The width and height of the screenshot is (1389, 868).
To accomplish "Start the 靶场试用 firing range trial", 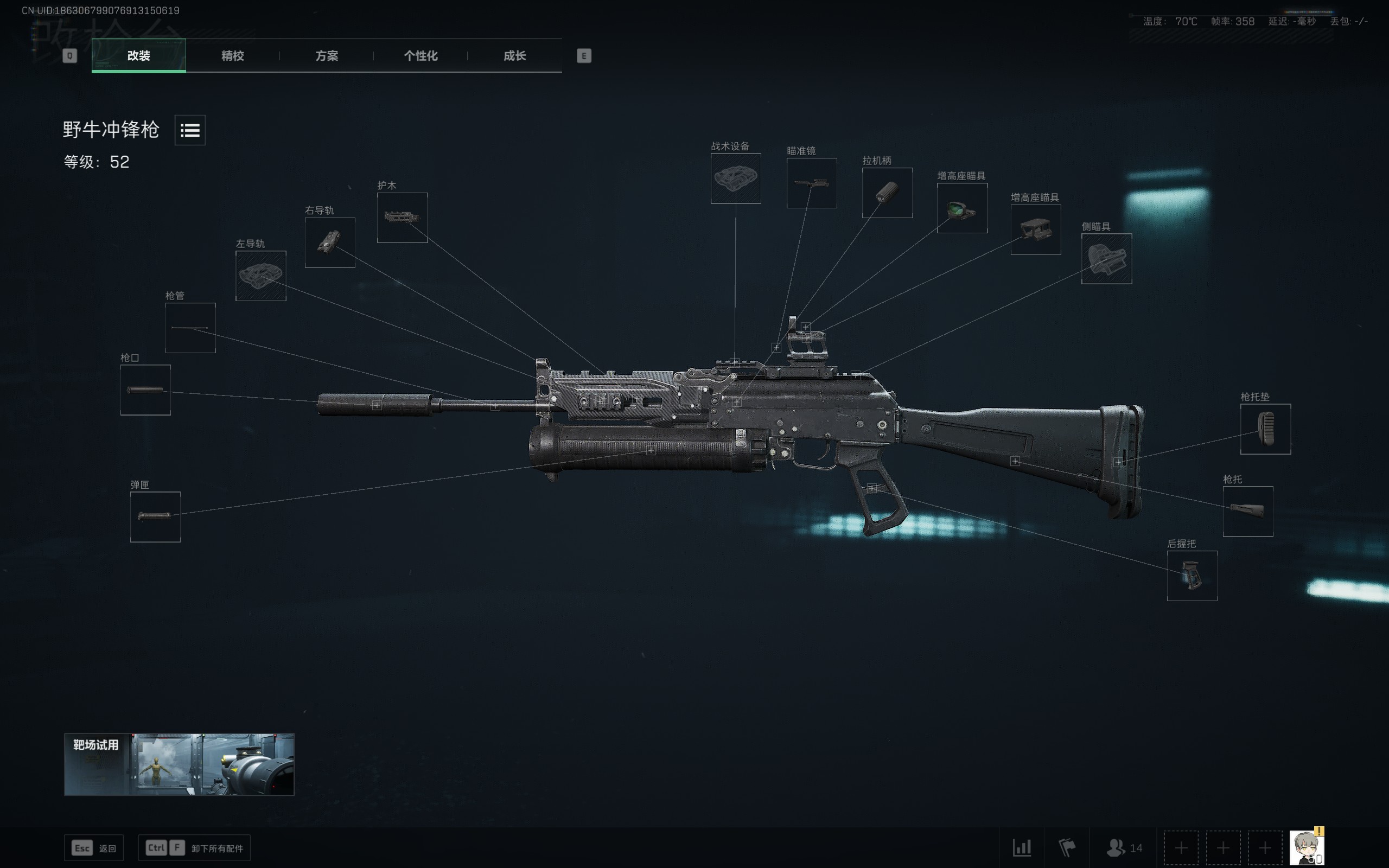I will point(179,764).
